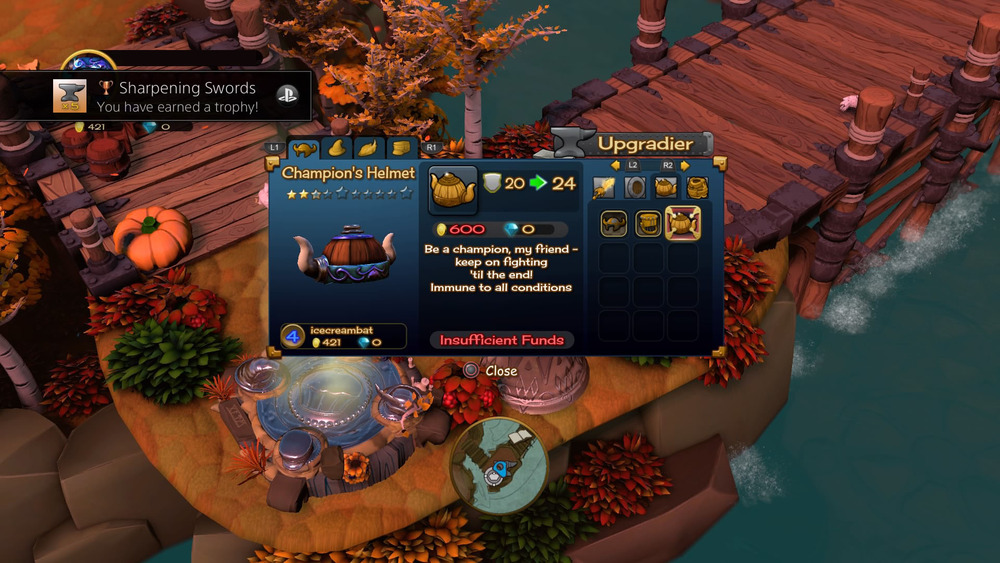1000x563 pixels.
Task: Click the Insufficient Funds button
Action: [502, 340]
